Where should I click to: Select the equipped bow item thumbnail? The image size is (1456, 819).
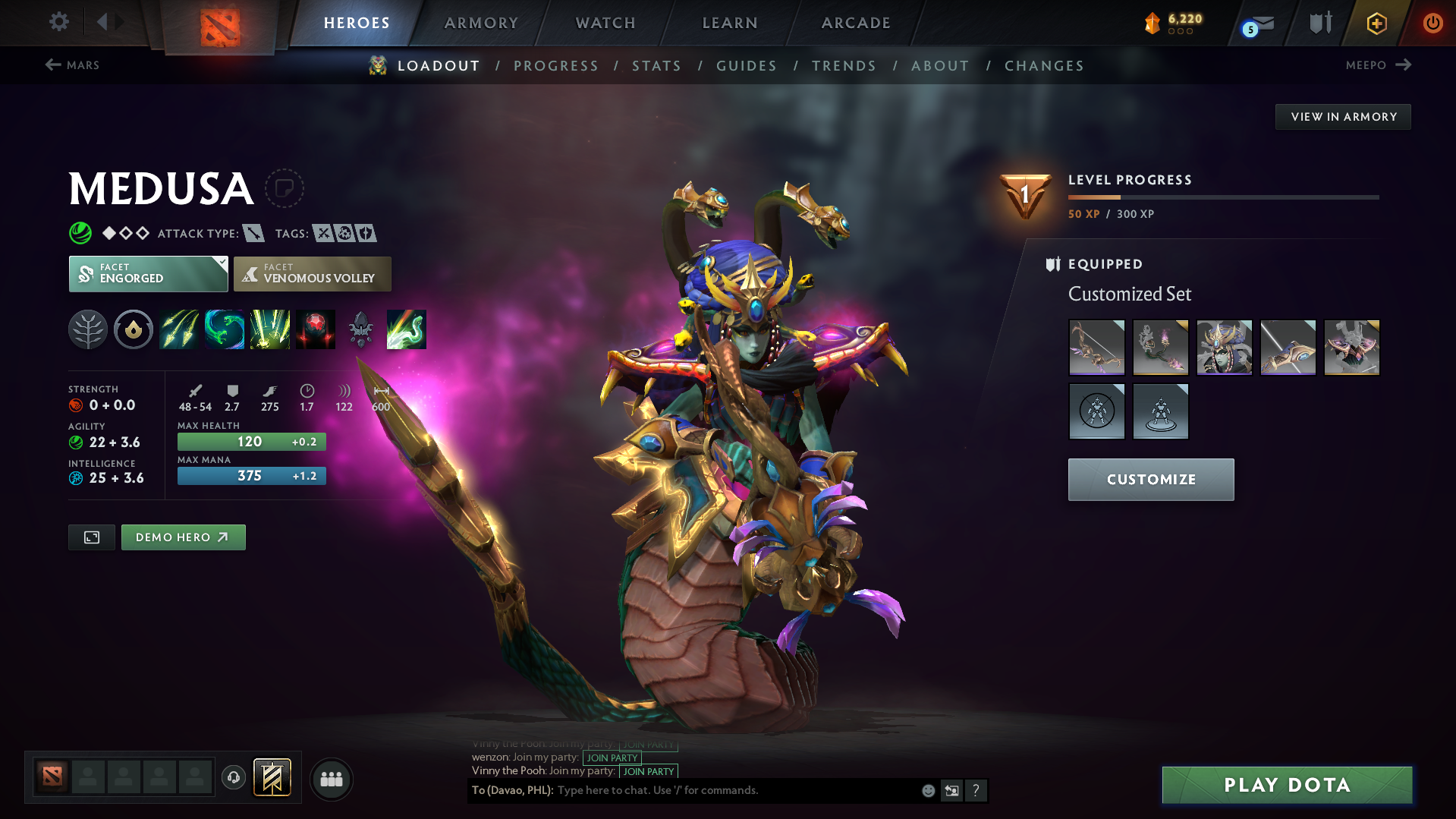(1097, 347)
